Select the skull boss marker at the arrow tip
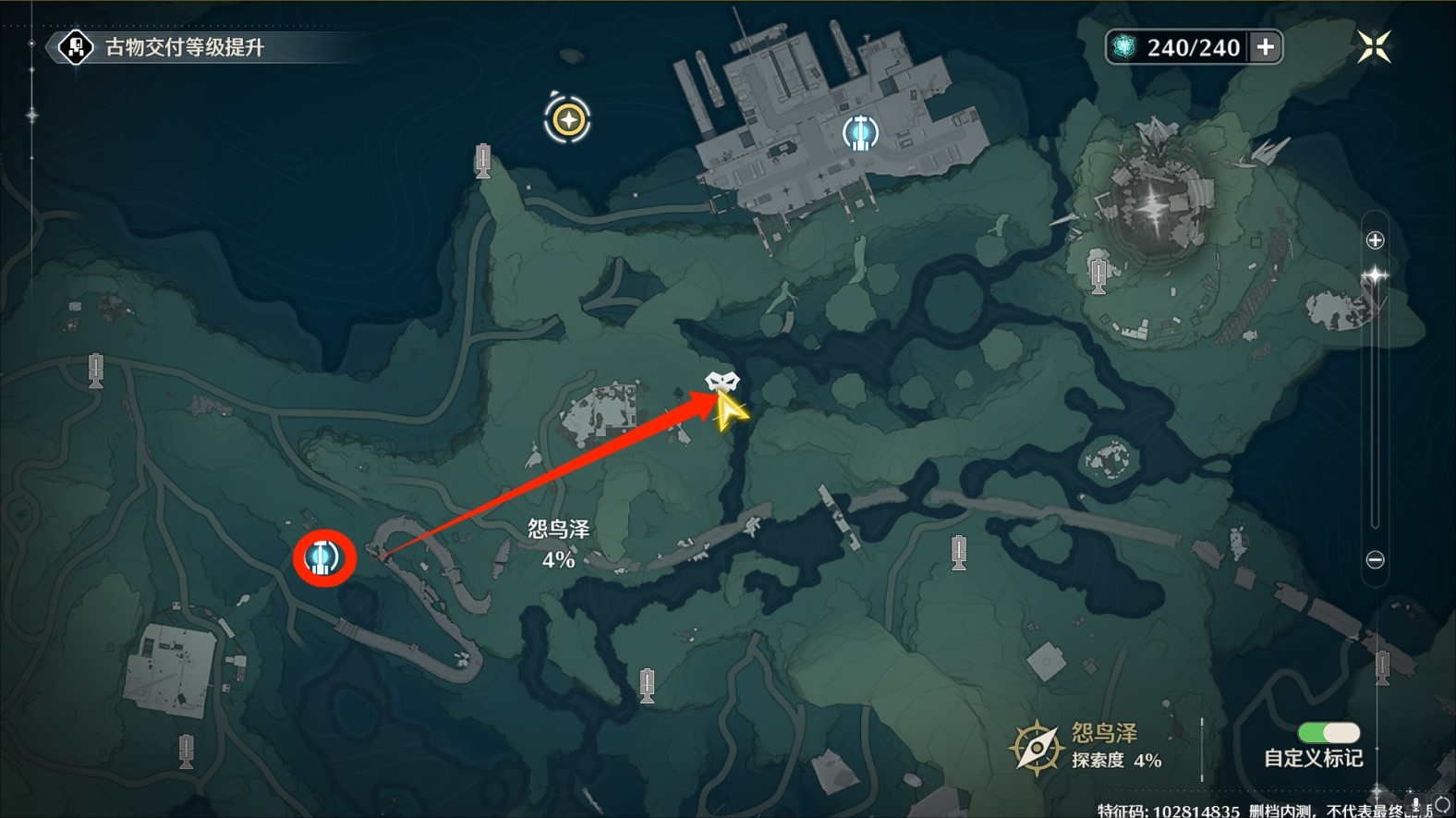Screen dimensions: 1456x818 tap(724, 380)
